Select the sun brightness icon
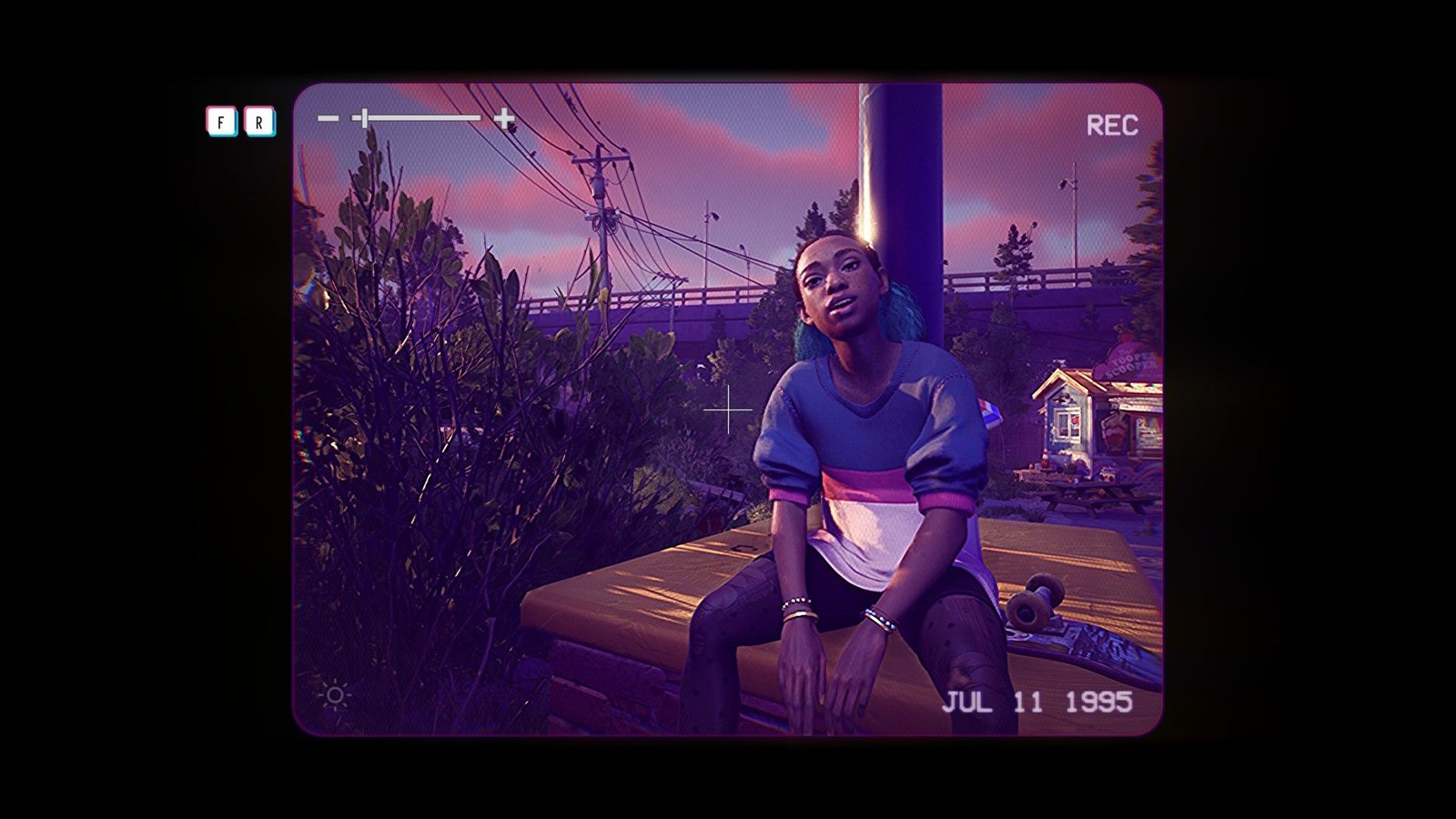The image size is (1456, 819). [335, 696]
